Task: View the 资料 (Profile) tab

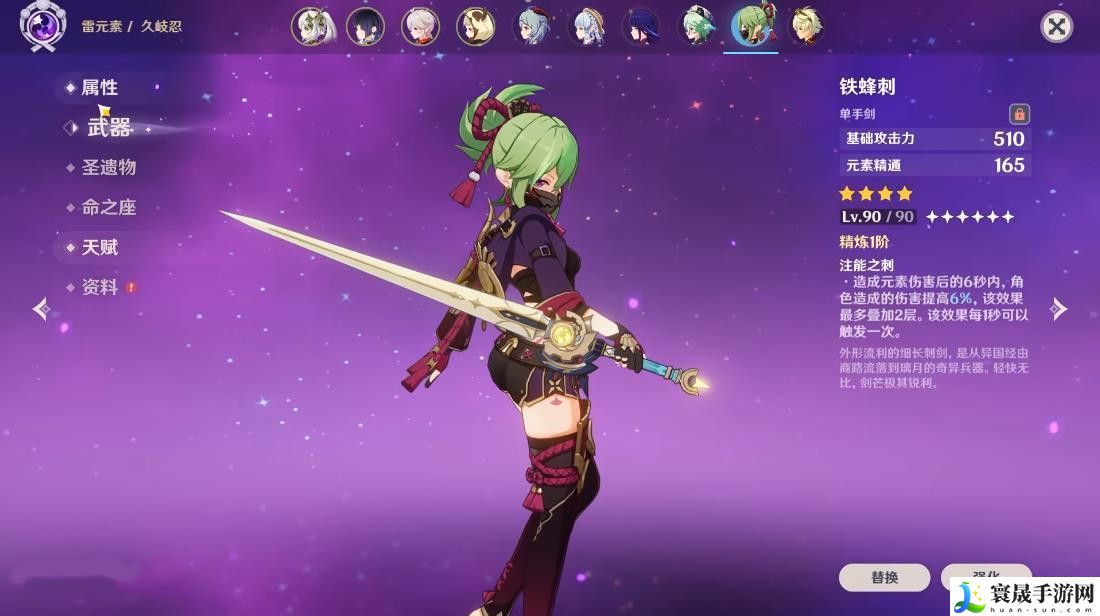Action: point(99,287)
